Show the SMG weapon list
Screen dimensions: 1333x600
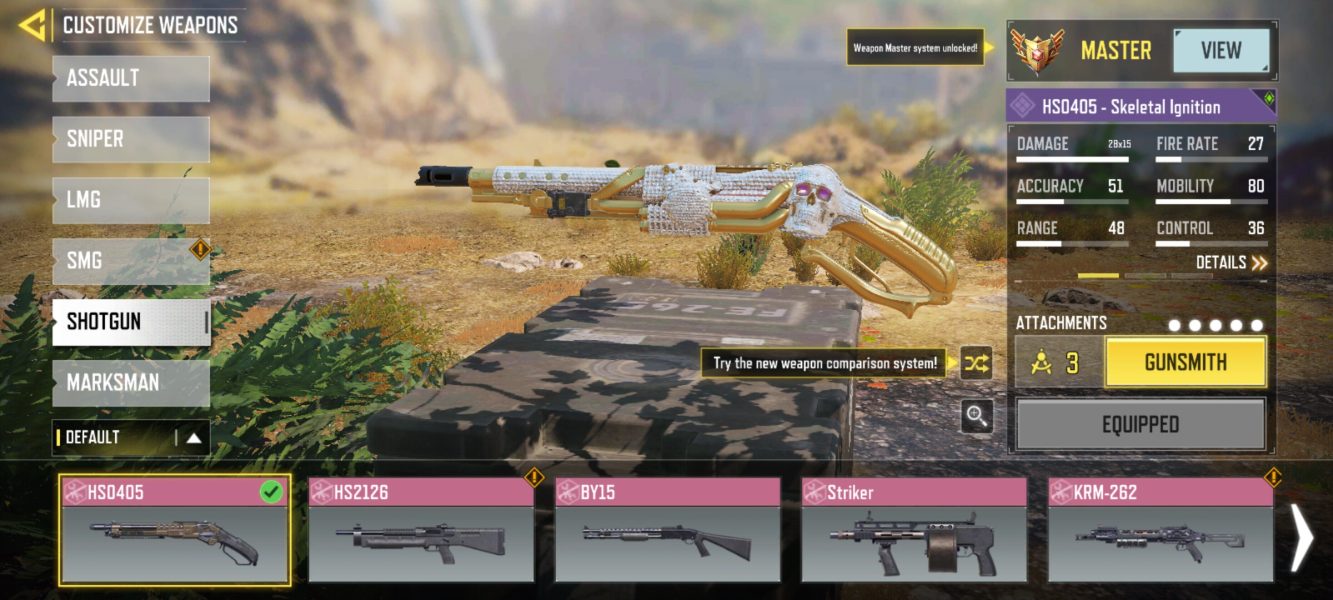131,261
